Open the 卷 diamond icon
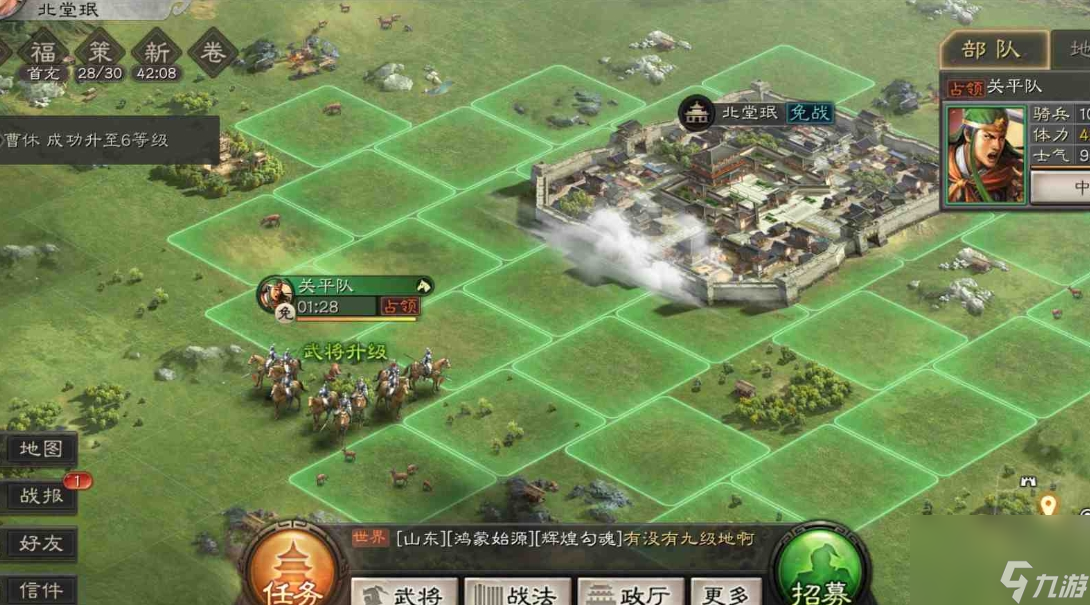 click(x=213, y=53)
